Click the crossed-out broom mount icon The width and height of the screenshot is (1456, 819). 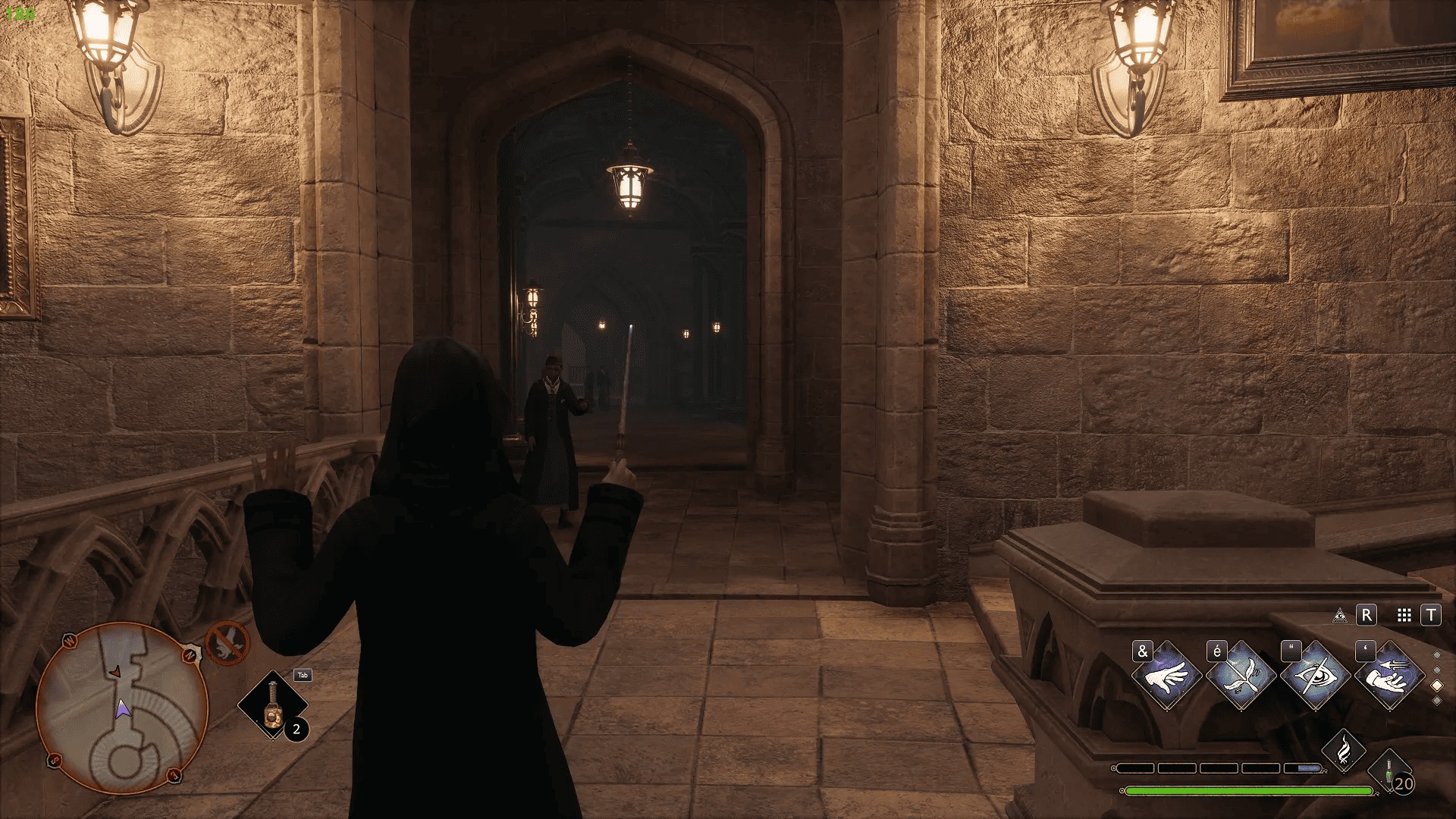point(227,643)
